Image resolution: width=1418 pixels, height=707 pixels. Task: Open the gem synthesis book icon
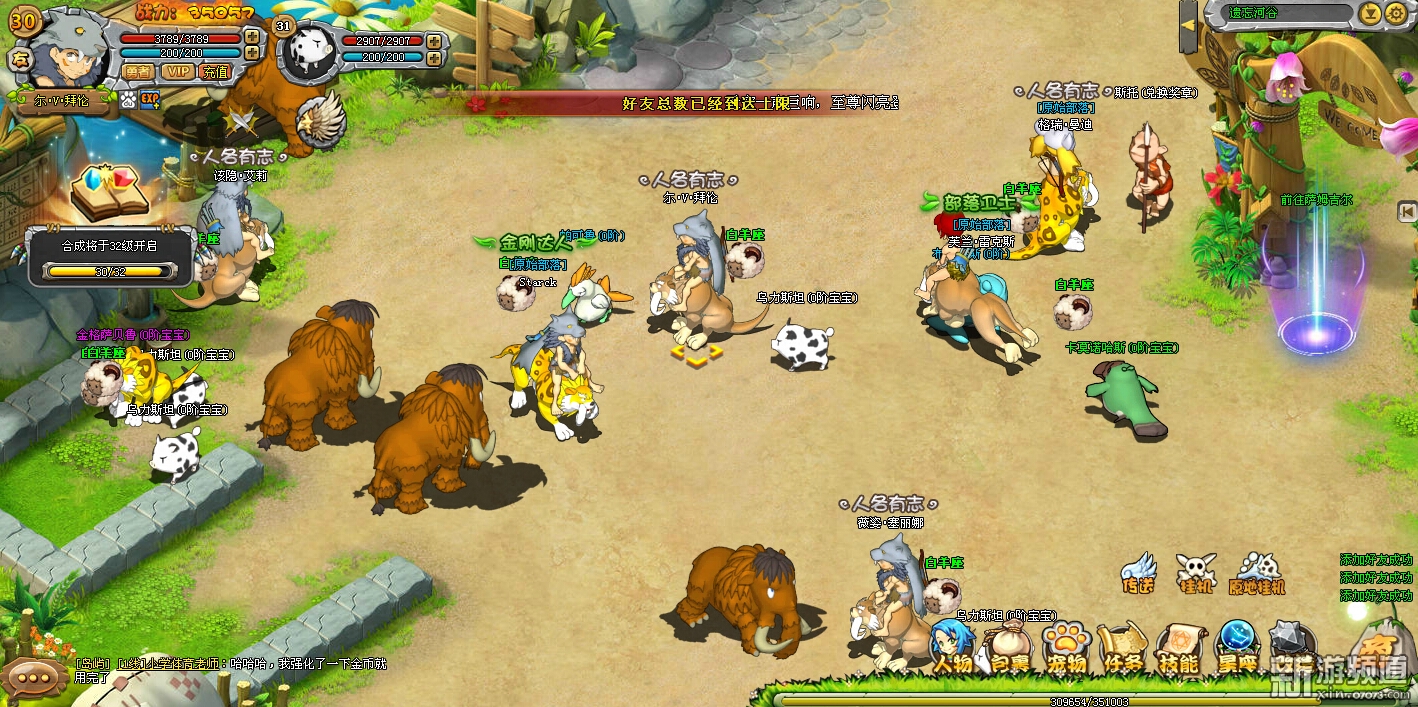[x=108, y=192]
